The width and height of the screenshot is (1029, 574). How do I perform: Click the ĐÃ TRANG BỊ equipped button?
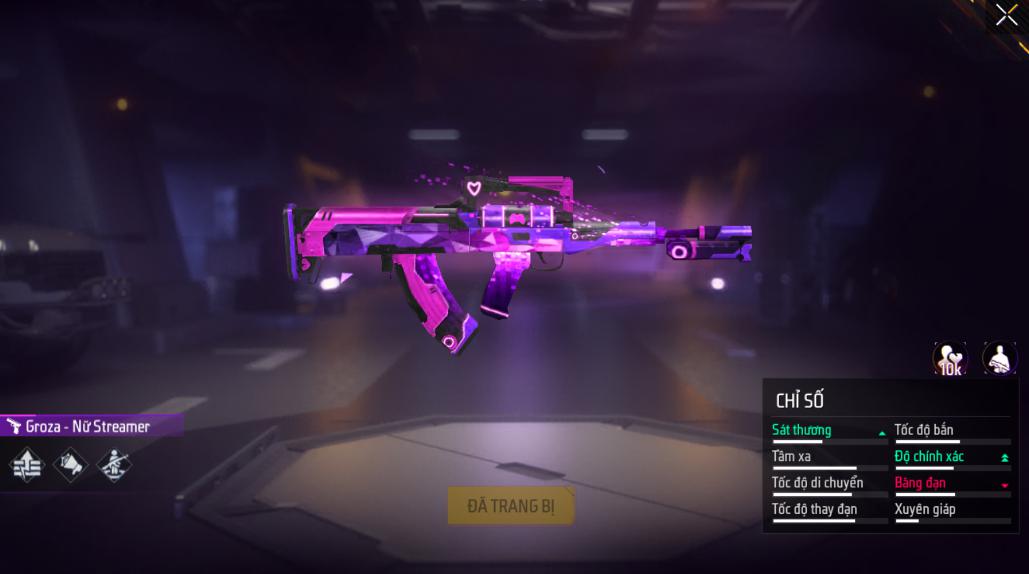pyautogui.click(x=511, y=506)
